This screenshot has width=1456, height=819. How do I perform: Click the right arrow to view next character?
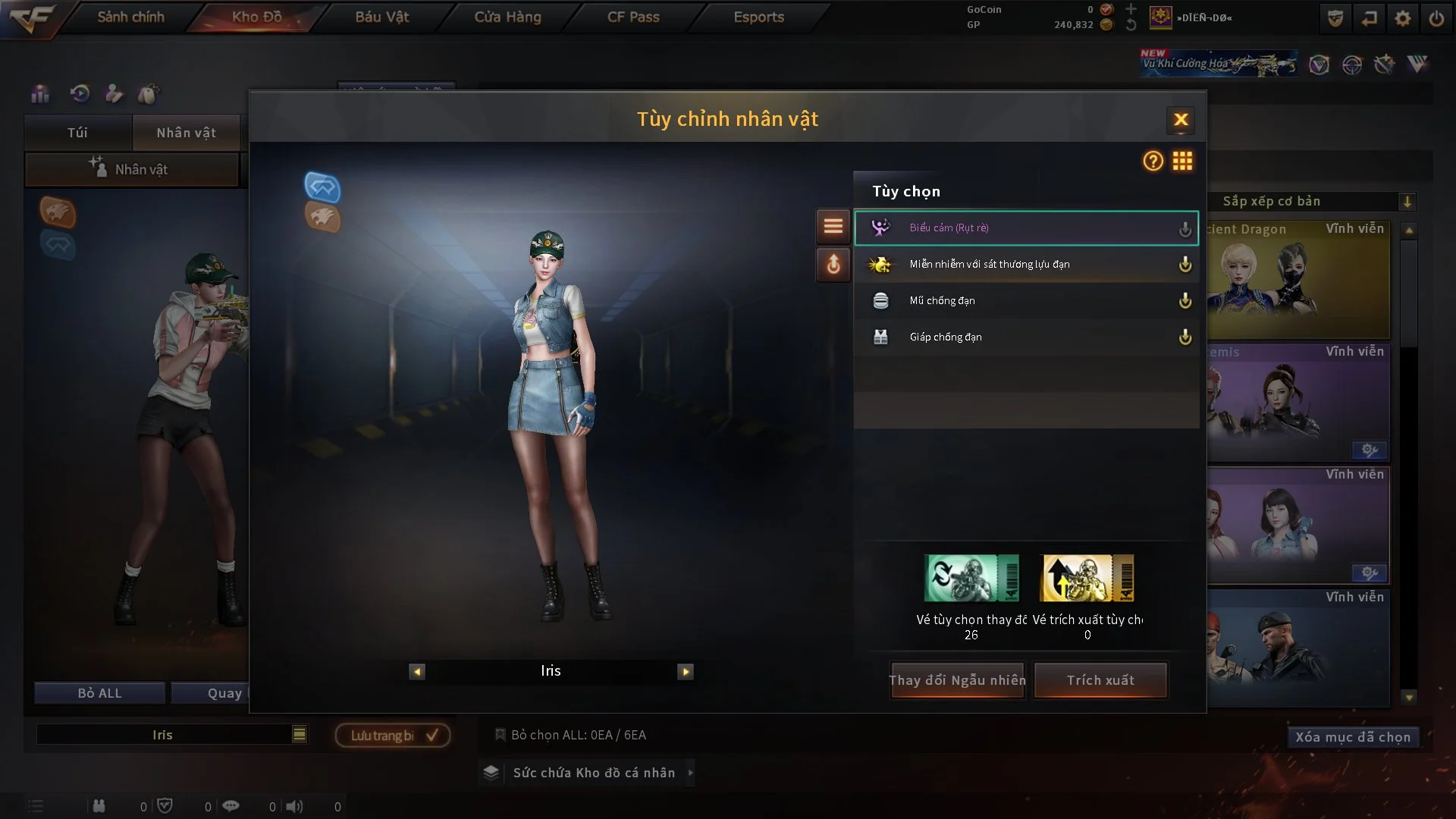(x=686, y=670)
